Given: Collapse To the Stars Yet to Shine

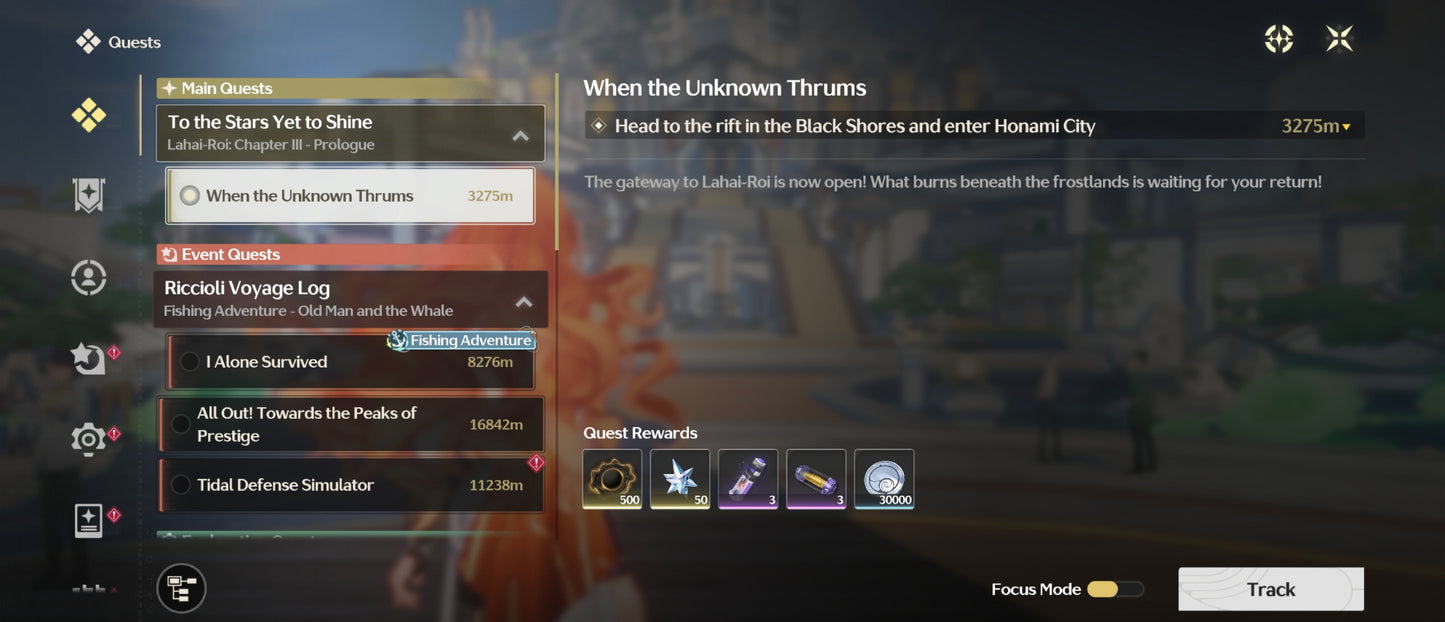Looking at the screenshot, I should tap(521, 135).
